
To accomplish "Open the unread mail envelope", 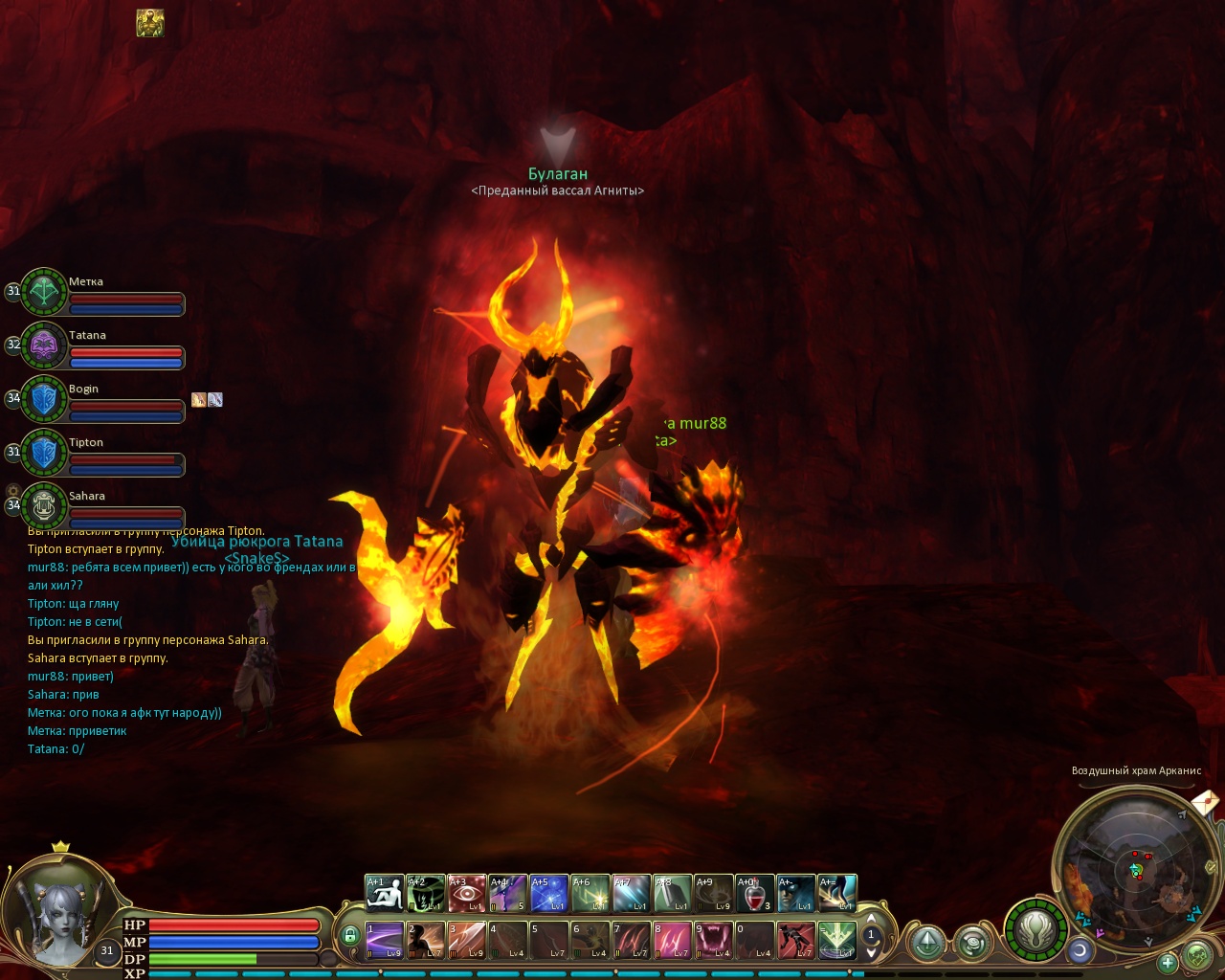I will point(1205,801).
